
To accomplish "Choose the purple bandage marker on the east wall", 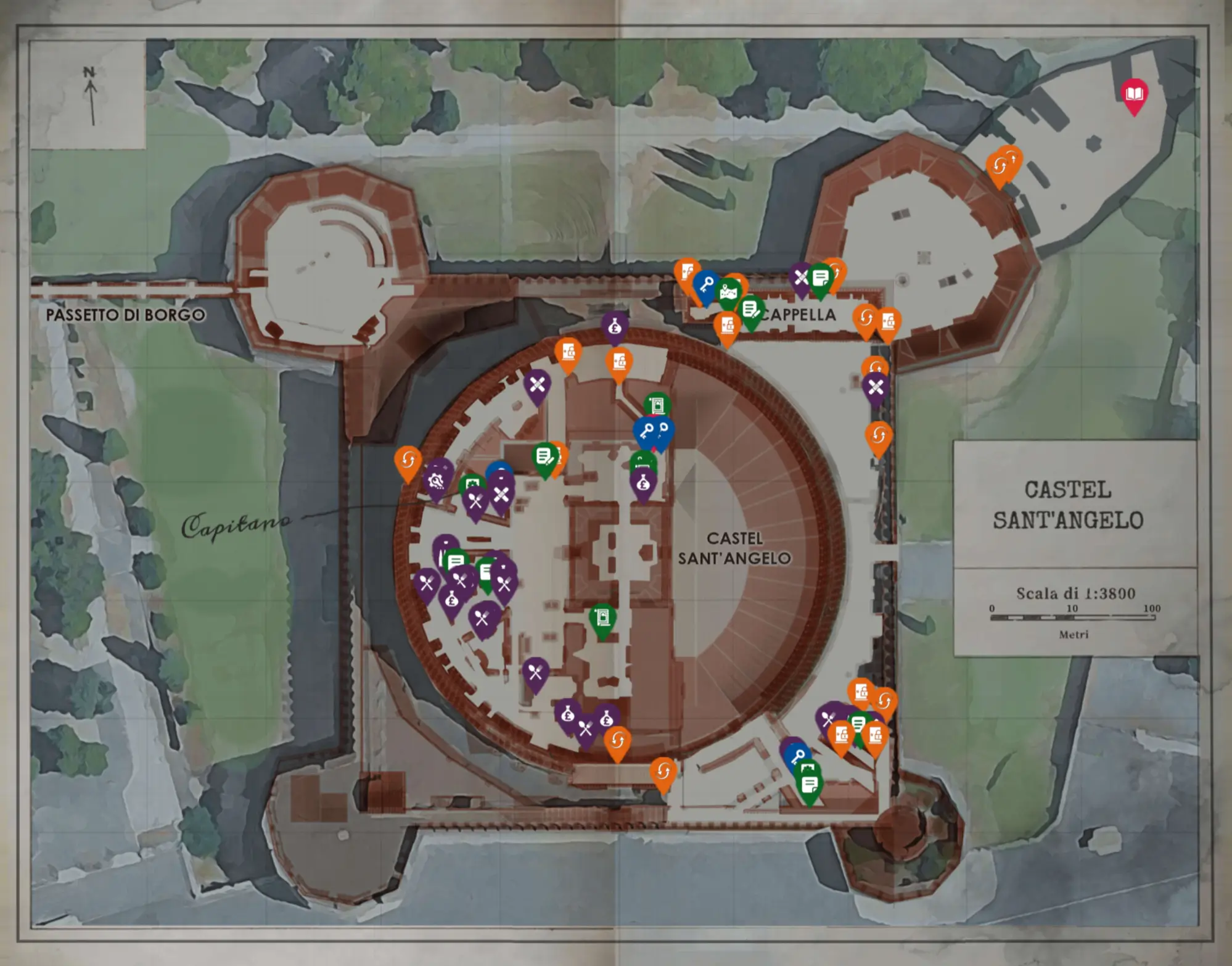I will pyautogui.click(x=876, y=387).
